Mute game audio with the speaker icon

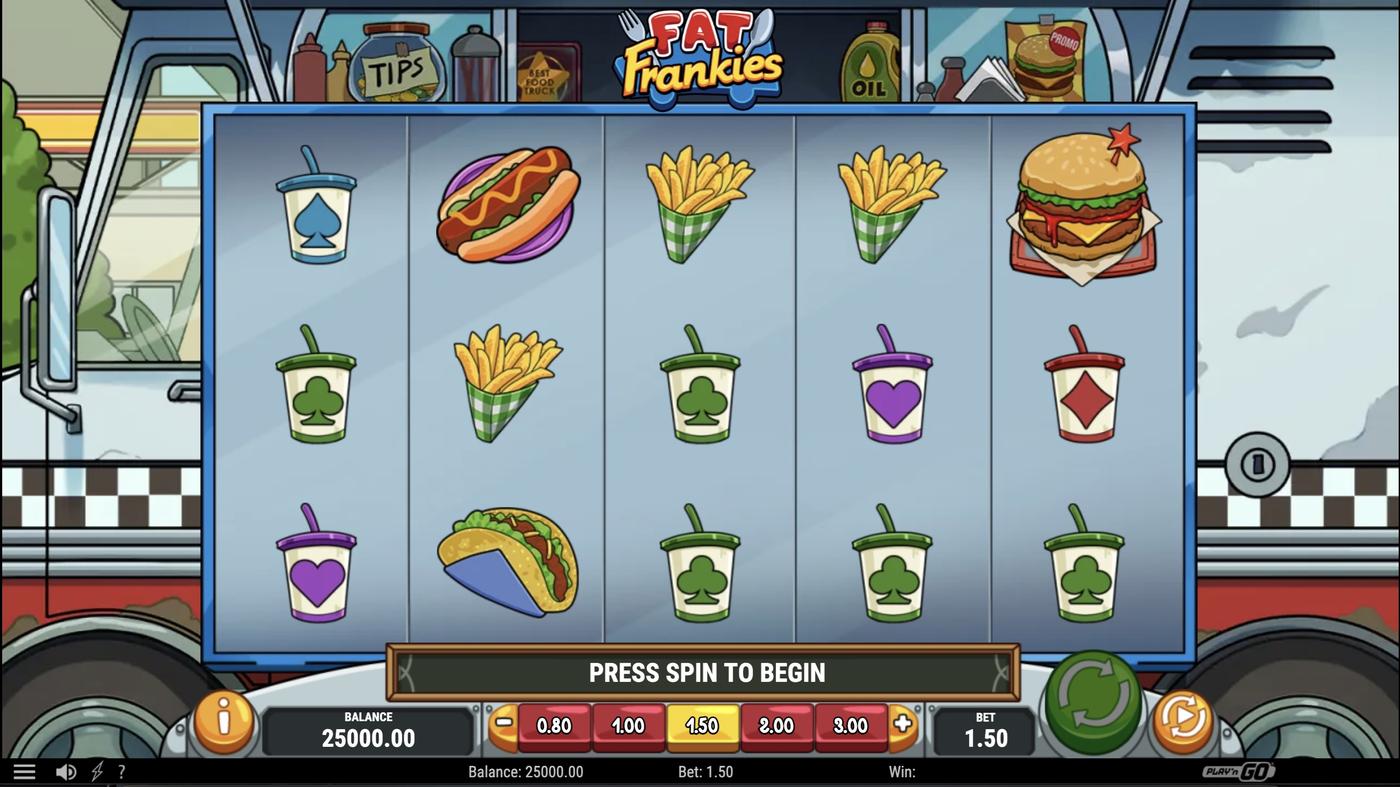(x=66, y=771)
